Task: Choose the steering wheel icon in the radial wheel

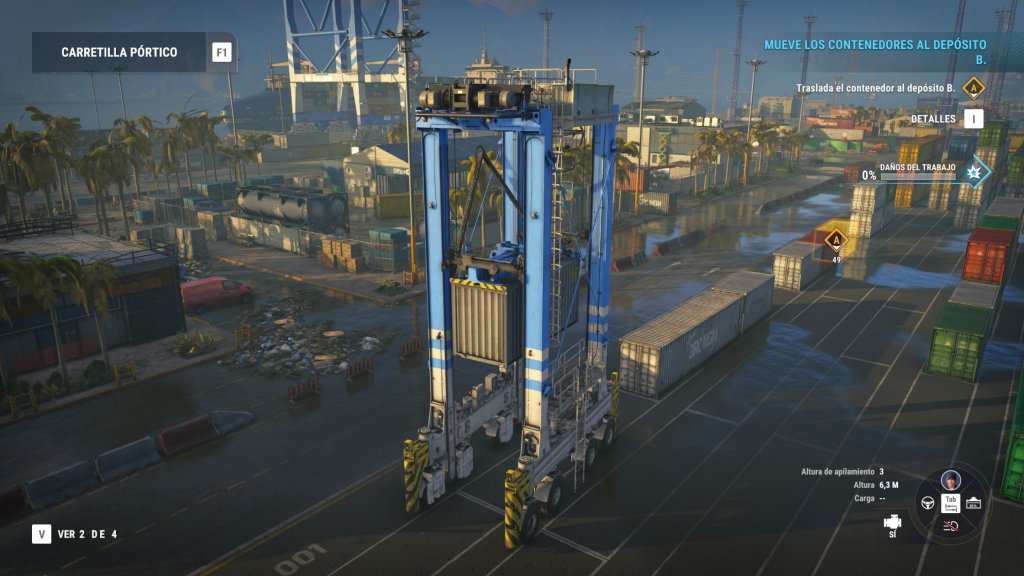Action: pyautogui.click(x=927, y=502)
